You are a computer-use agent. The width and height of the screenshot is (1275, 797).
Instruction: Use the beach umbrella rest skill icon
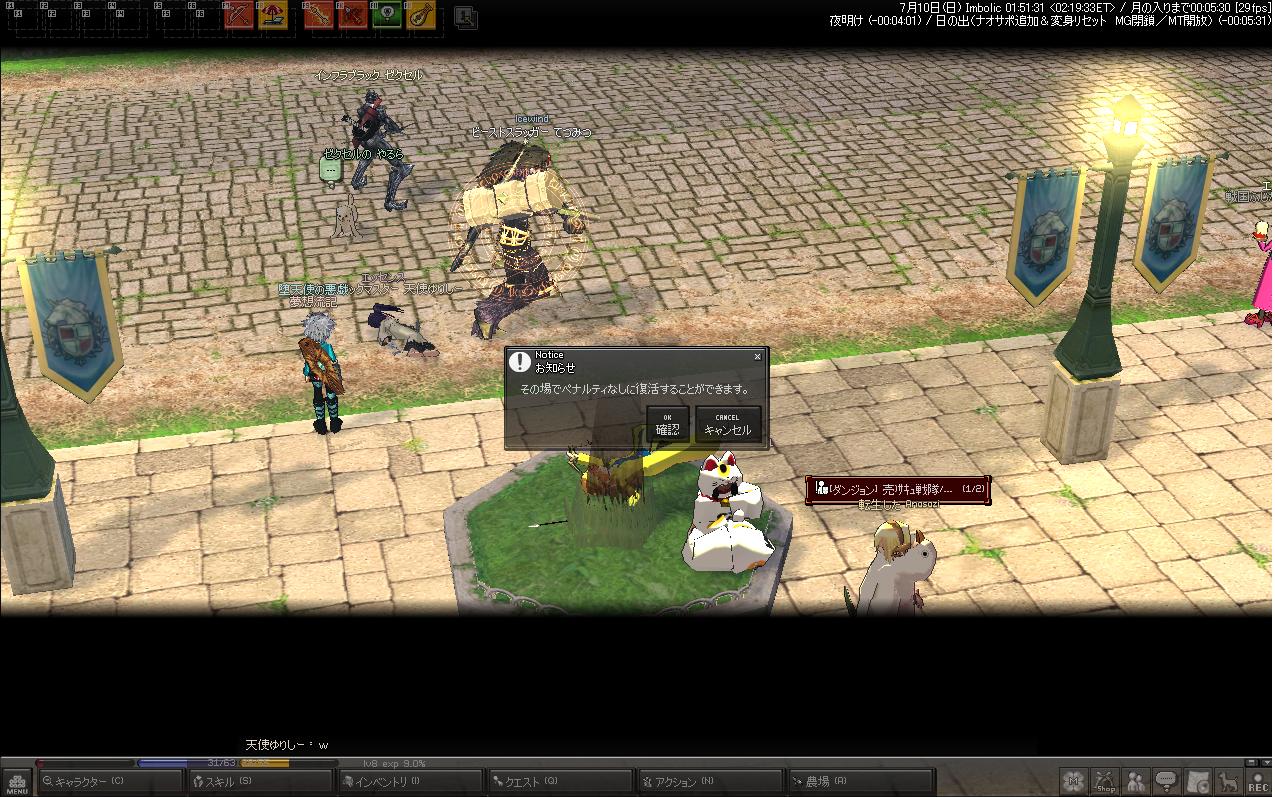click(273, 15)
